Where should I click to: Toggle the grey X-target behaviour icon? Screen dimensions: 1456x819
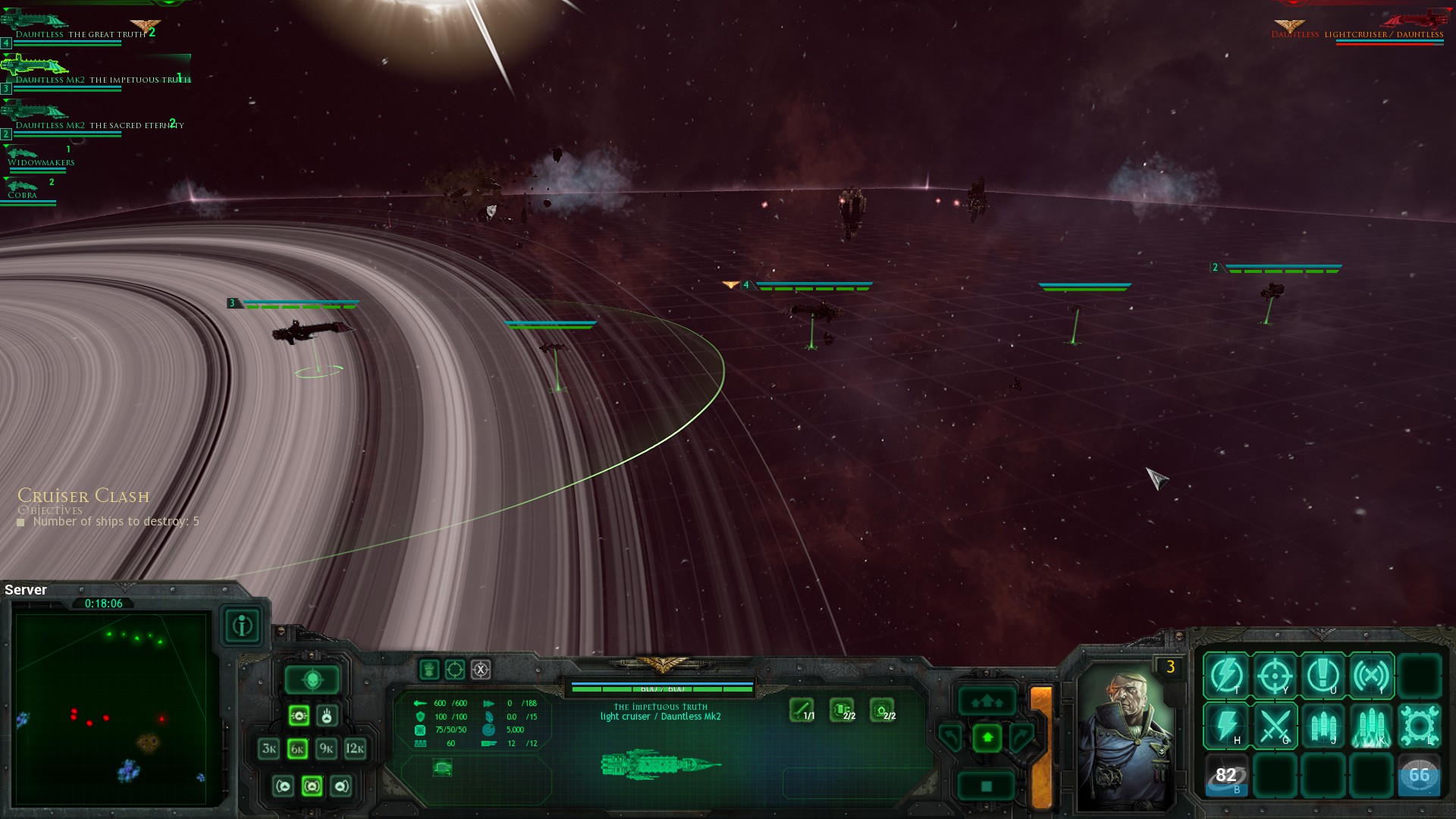[481, 670]
